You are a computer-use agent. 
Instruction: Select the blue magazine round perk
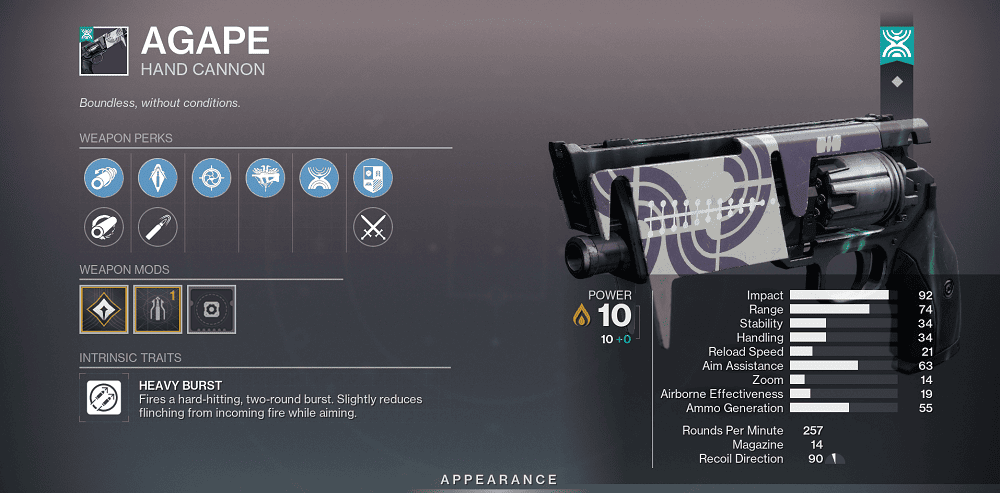point(157,179)
